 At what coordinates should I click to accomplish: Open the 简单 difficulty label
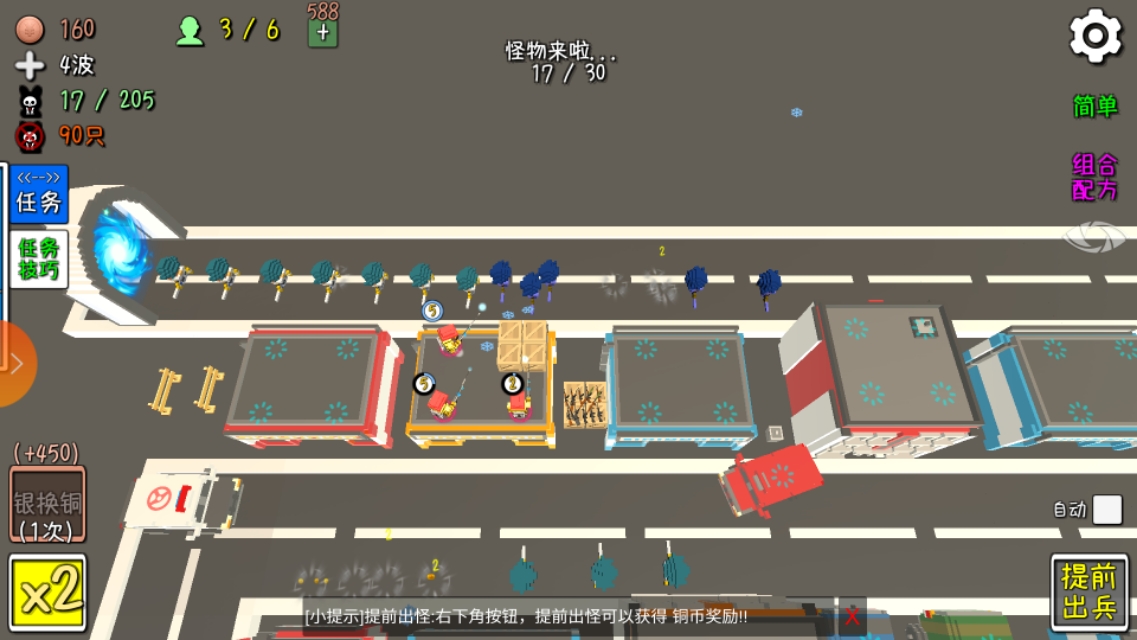click(x=1094, y=106)
